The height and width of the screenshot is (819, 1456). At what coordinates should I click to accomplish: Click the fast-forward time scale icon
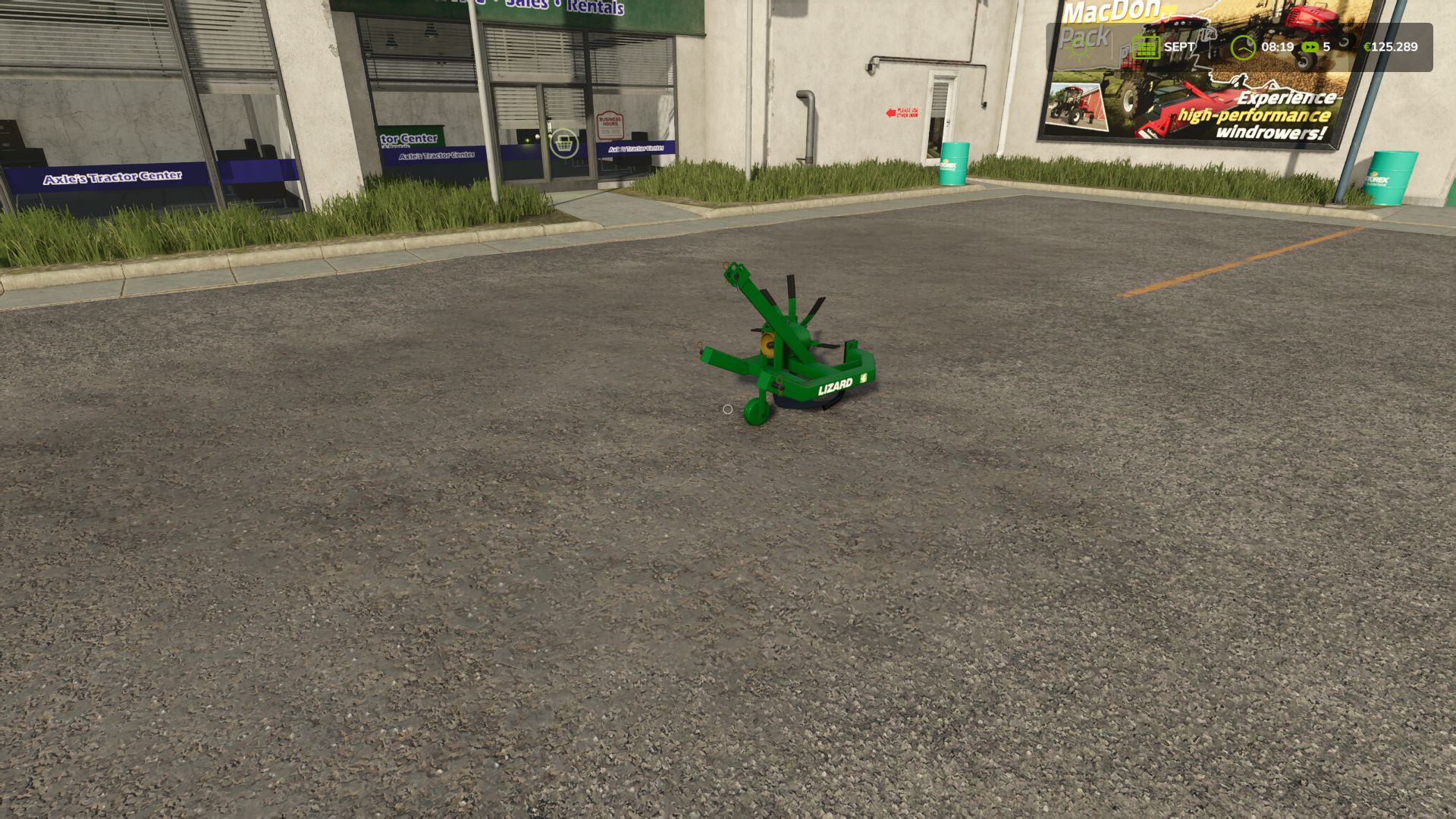click(1310, 47)
